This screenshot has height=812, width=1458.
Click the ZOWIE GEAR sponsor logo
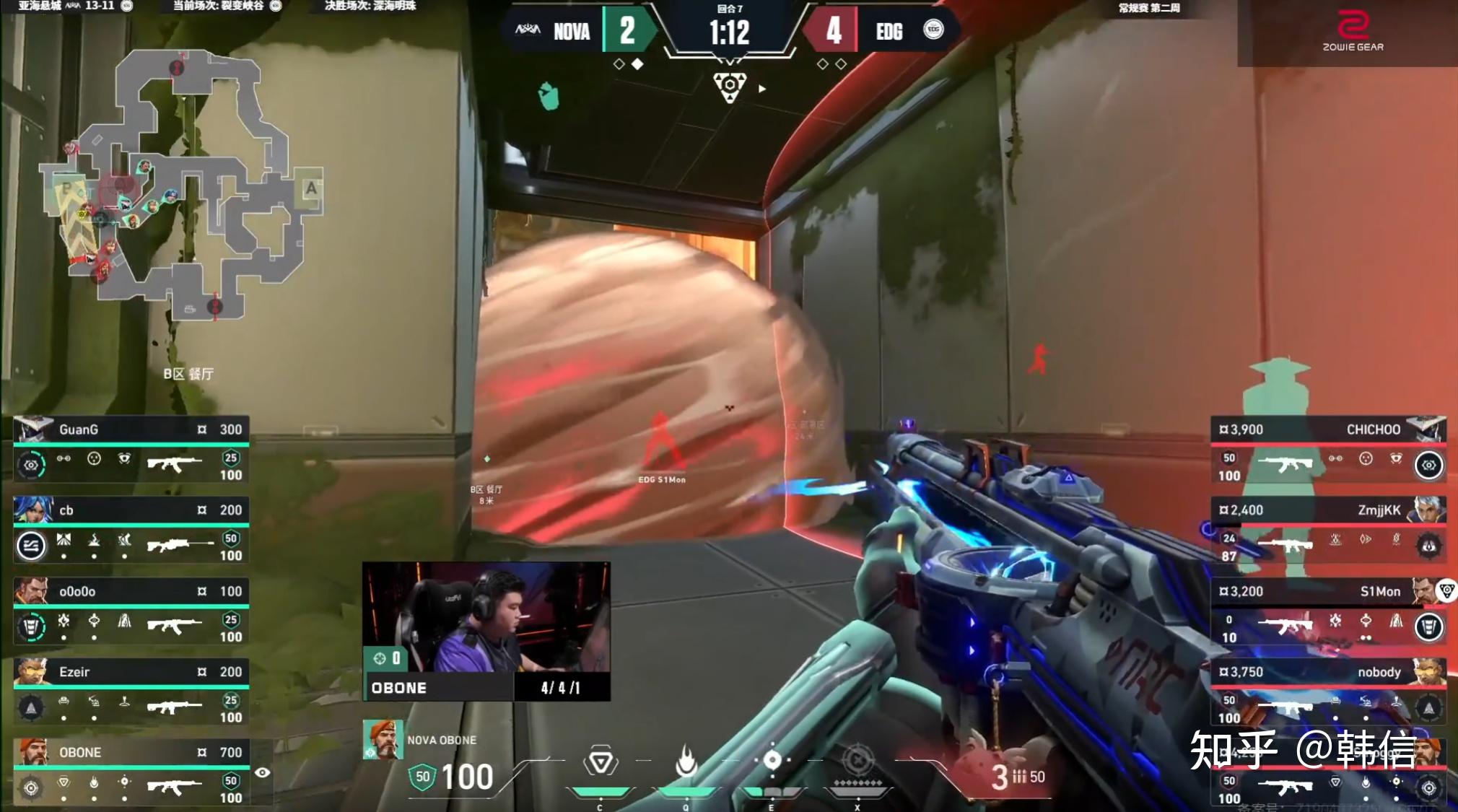[x=1353, y=32]
